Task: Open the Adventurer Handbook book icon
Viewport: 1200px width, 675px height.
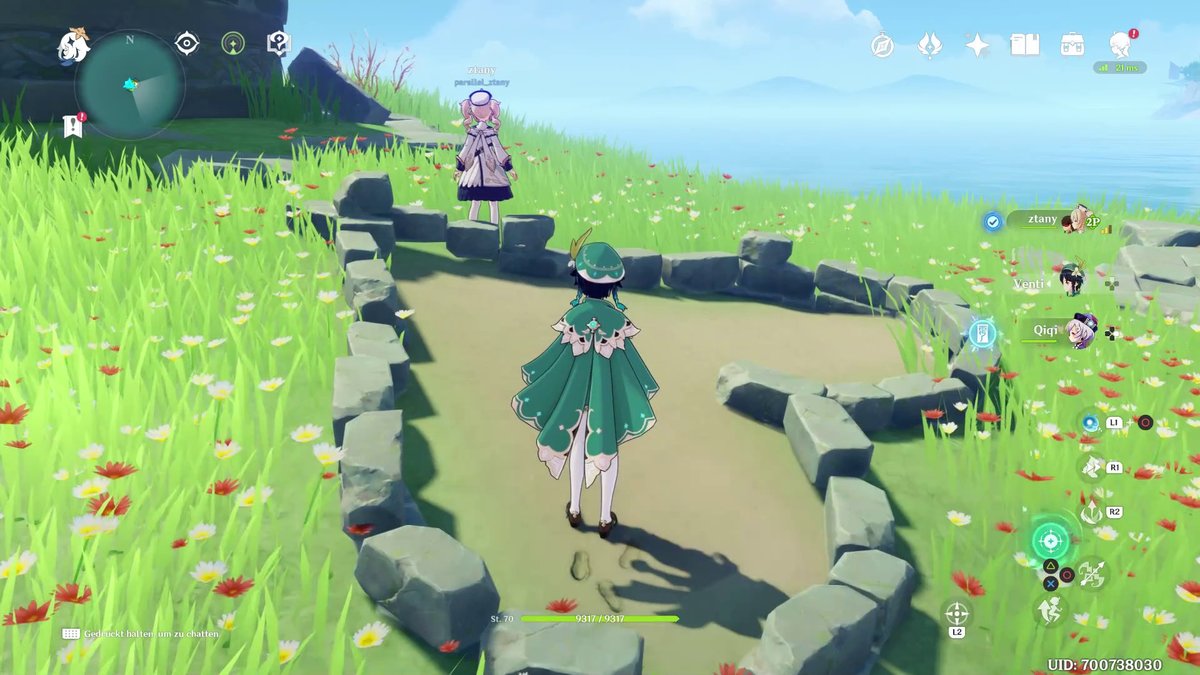Action: point(1025,45)
